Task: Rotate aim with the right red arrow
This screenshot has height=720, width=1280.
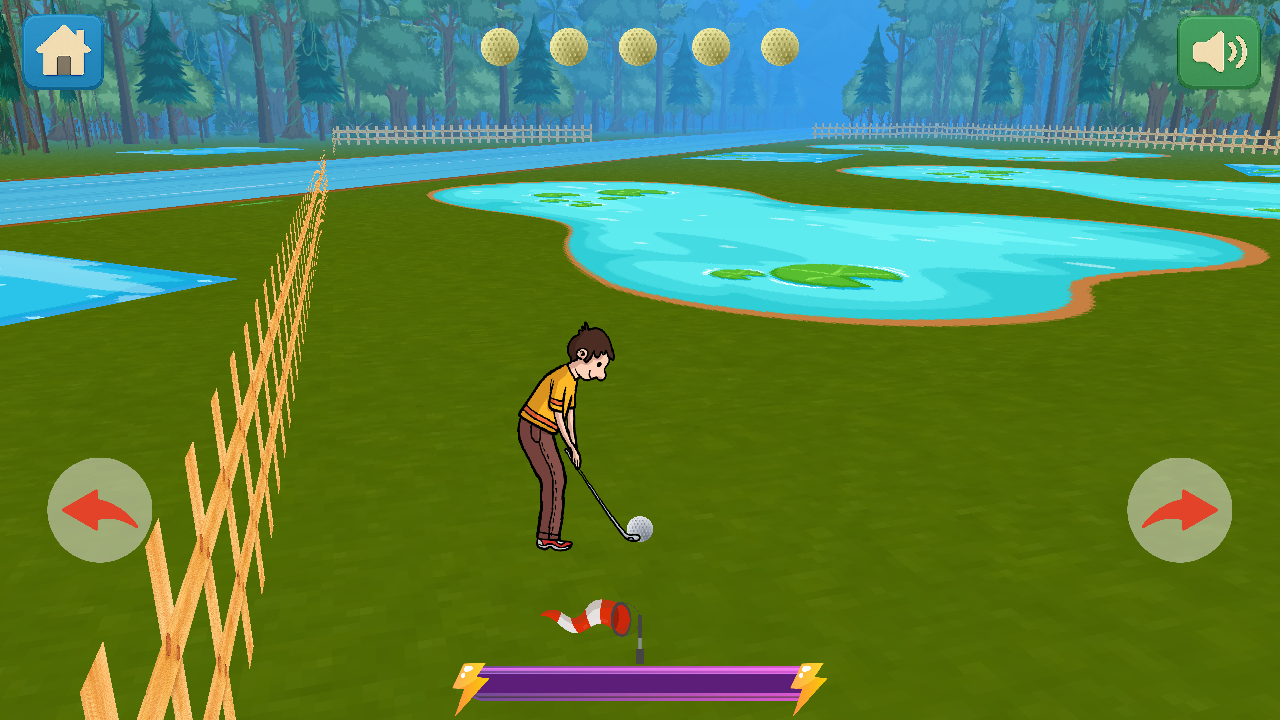Action: click(1180, 510)
